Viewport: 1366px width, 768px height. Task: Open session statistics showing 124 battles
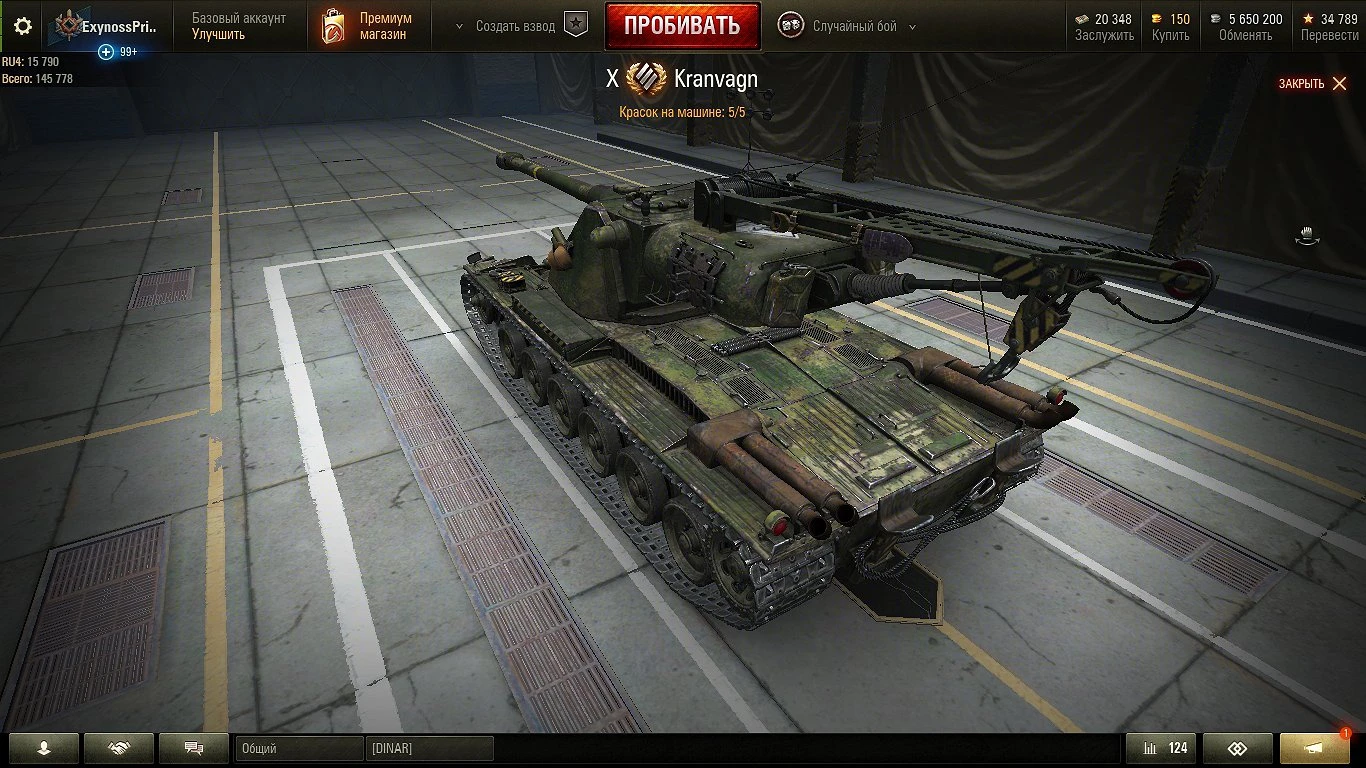click(x=1160, y=747)
